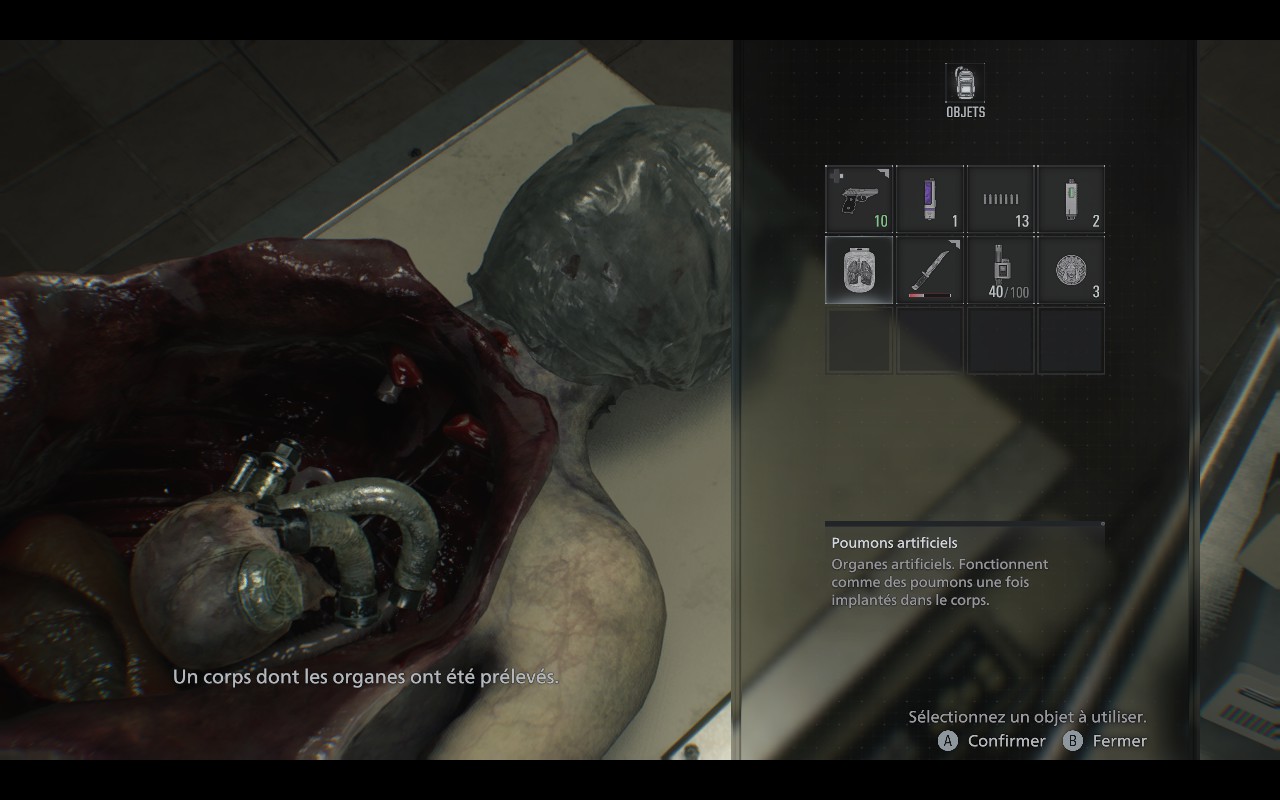Open the Objets backpack tab

[965, 85]
